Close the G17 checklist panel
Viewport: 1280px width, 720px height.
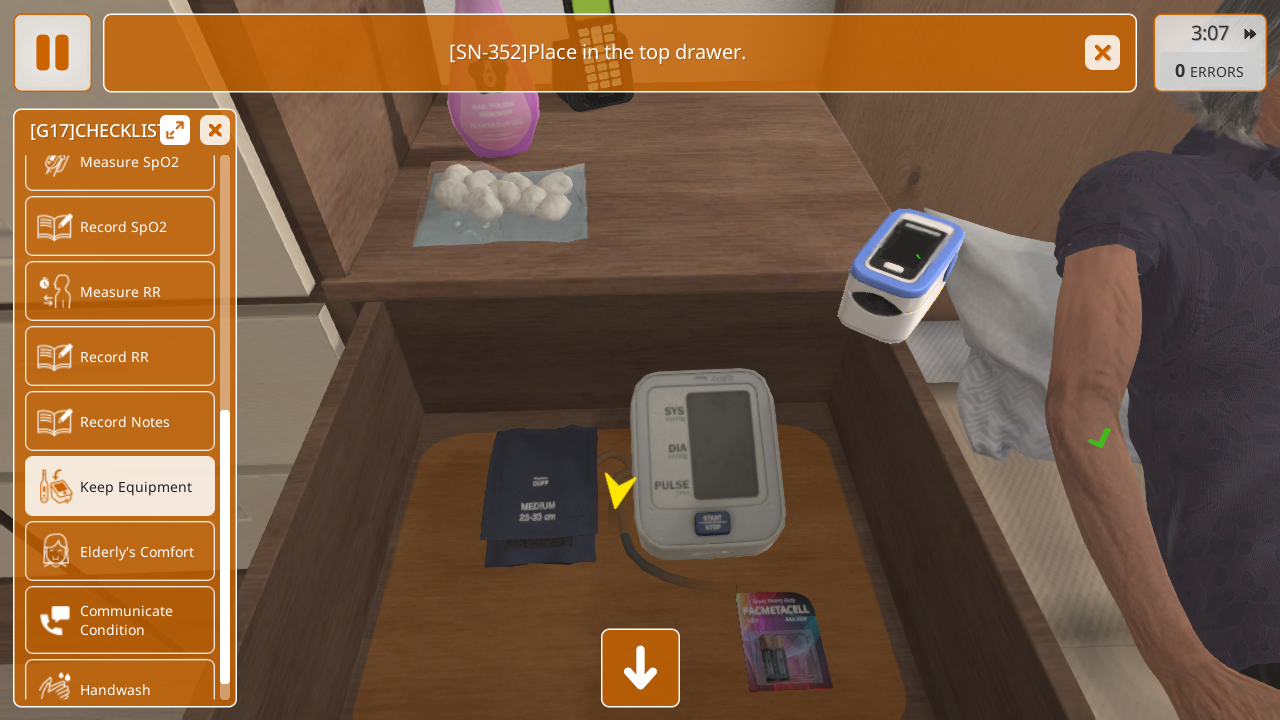pyautogui.click(x=215, y=130)
